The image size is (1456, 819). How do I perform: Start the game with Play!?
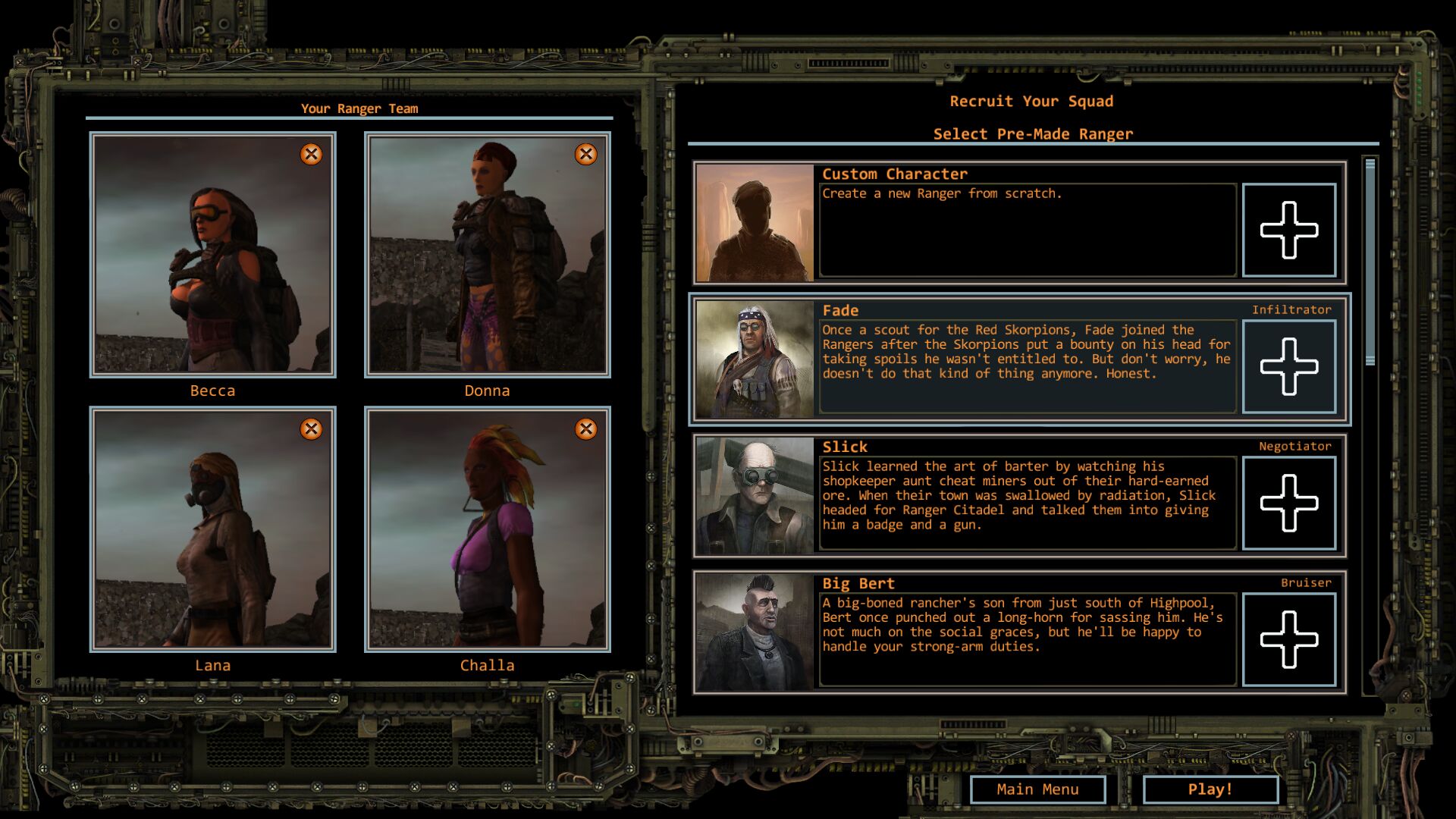click(x=1210, y=789)
